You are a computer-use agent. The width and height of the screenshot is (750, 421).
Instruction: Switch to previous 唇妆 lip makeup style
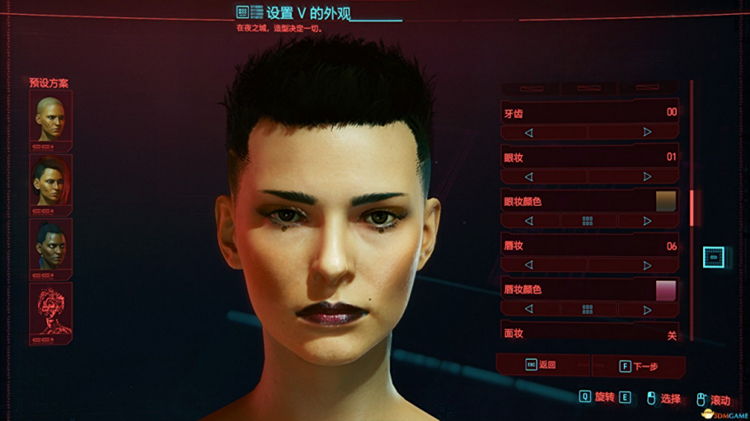[529, 265]
